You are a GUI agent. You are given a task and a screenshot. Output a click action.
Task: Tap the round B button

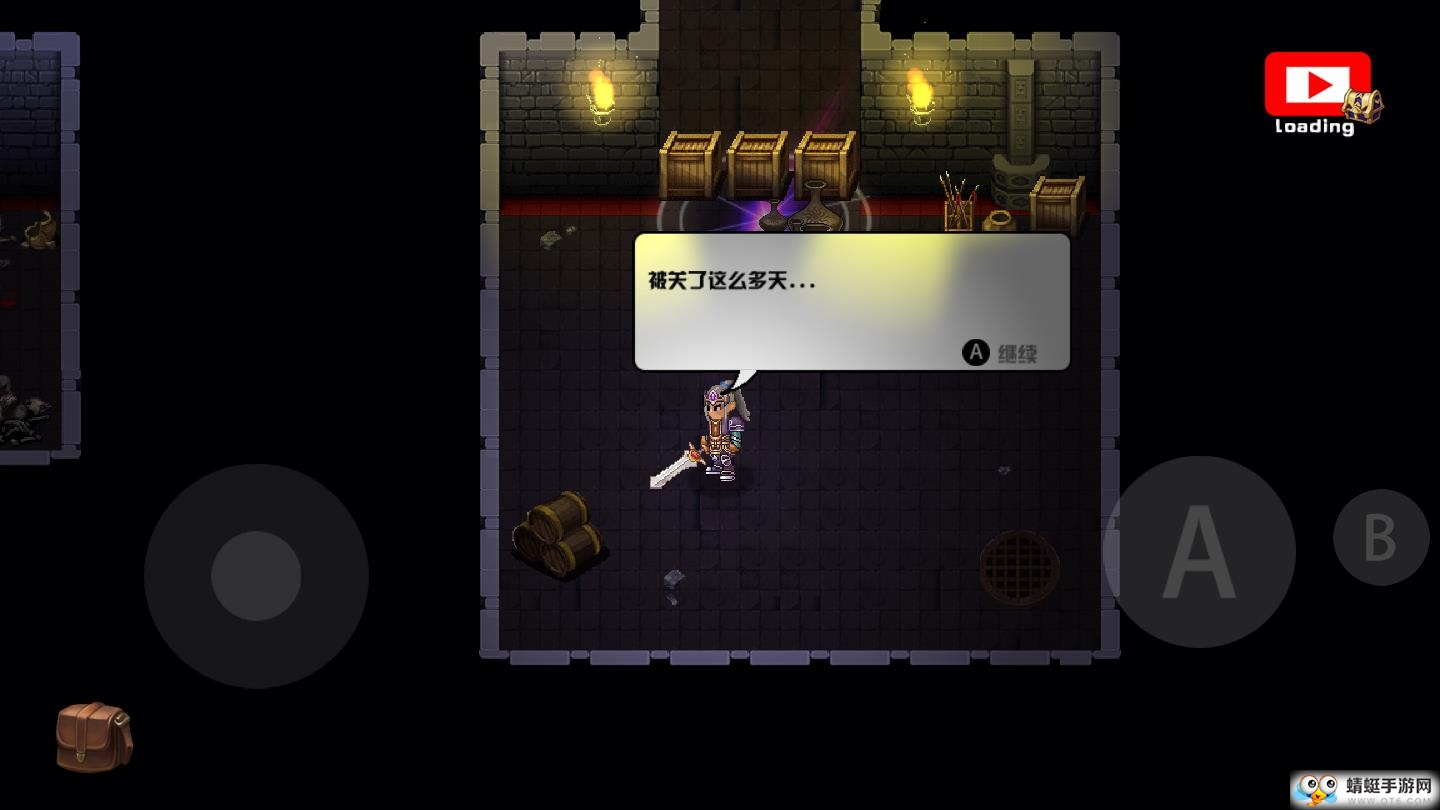(x=1380, y=537)
